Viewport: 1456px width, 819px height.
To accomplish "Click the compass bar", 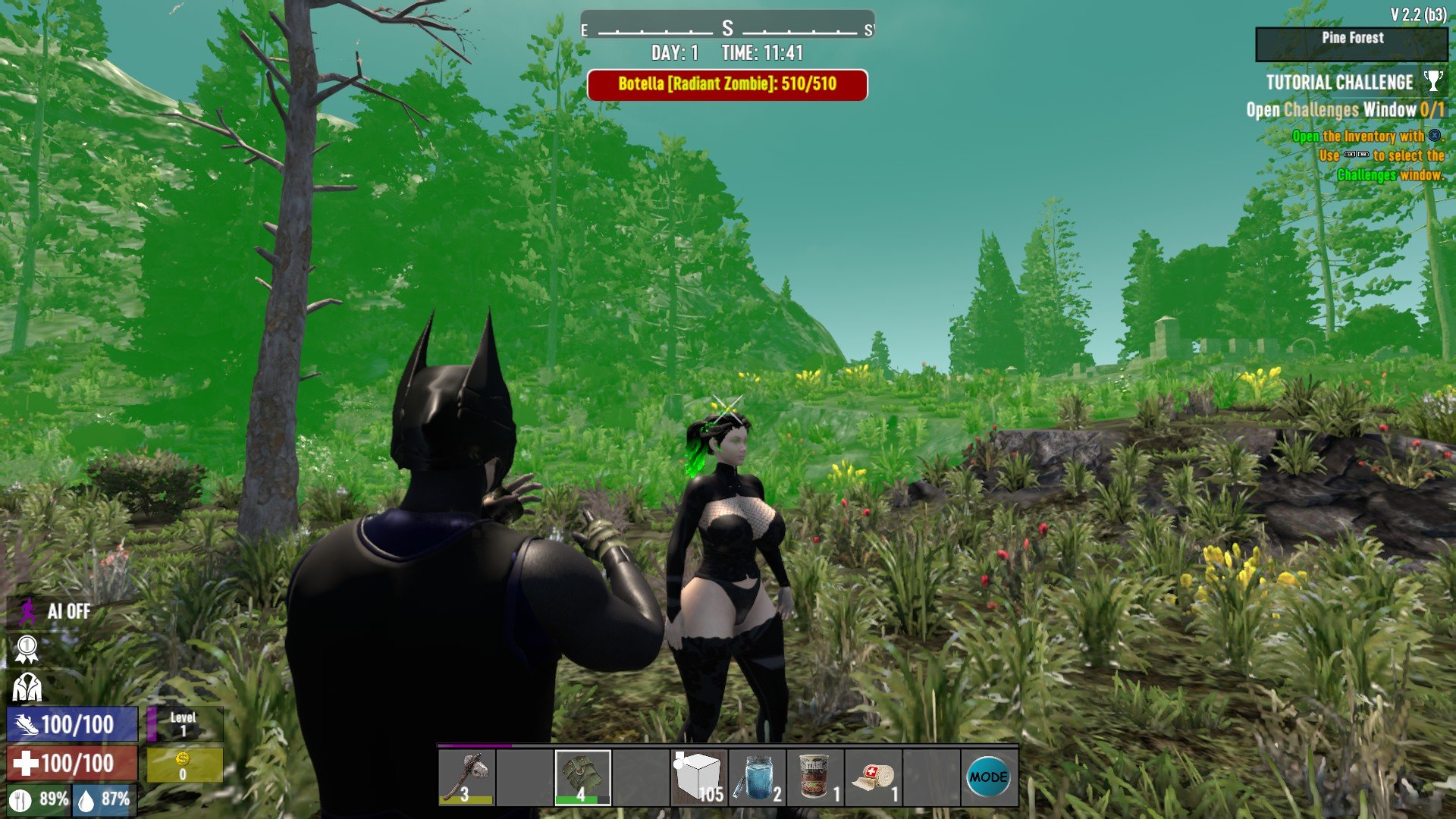I will tap(727, 29).
